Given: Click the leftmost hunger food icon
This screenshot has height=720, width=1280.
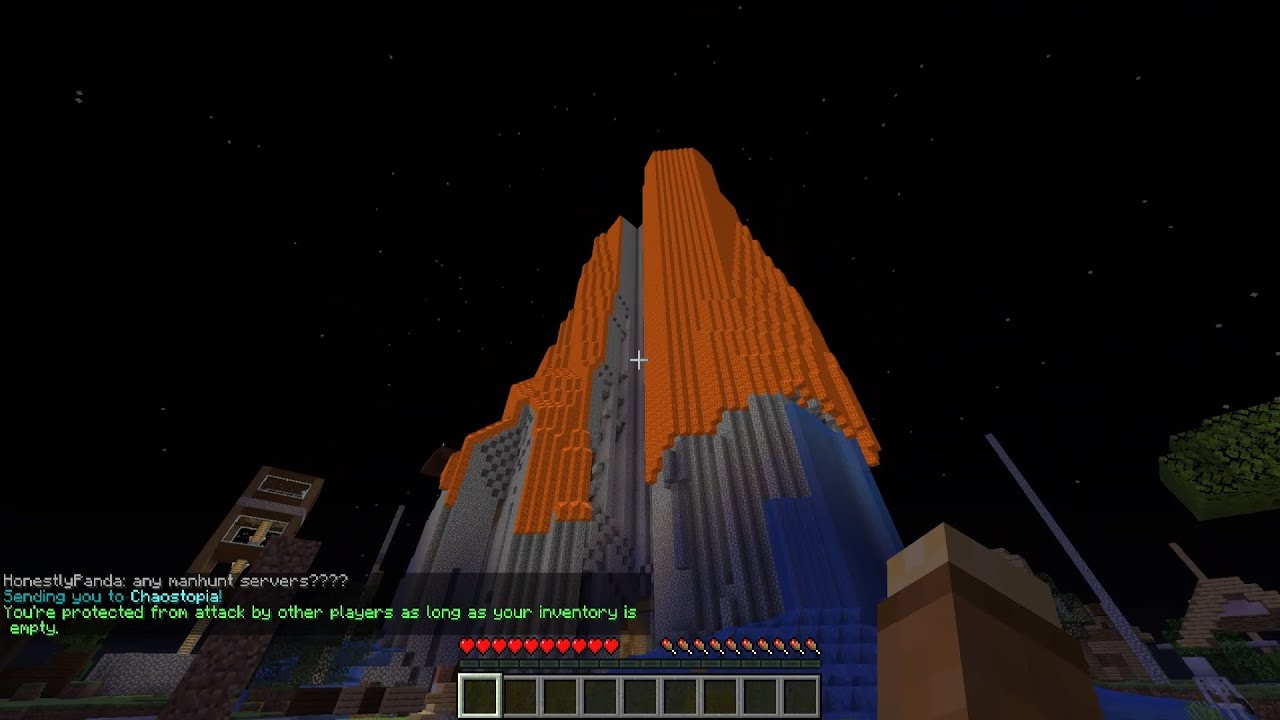Looking at the screenshot, I should [x=666, y=645].
